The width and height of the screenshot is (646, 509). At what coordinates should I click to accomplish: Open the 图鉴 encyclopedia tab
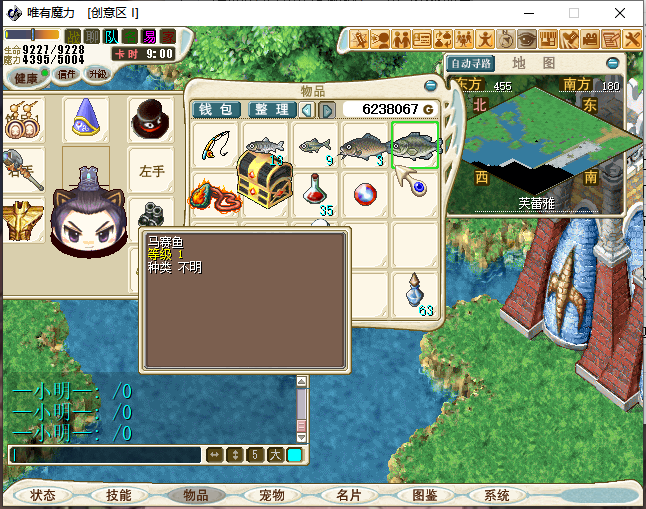(x=425, y=495)
